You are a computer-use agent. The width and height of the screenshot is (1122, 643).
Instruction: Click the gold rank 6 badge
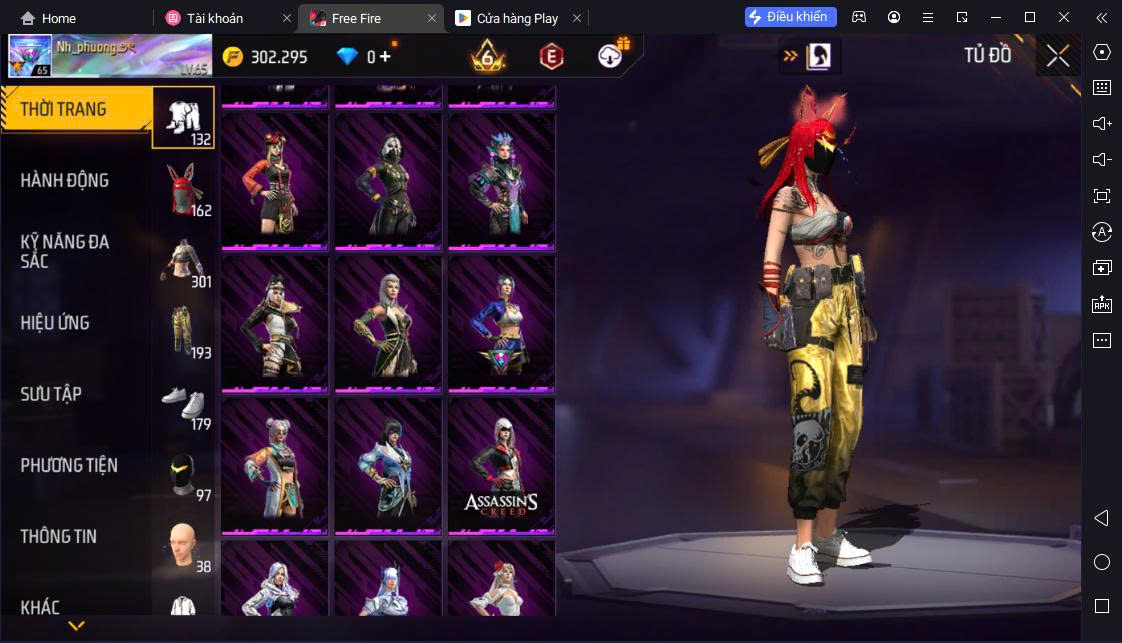488,57
